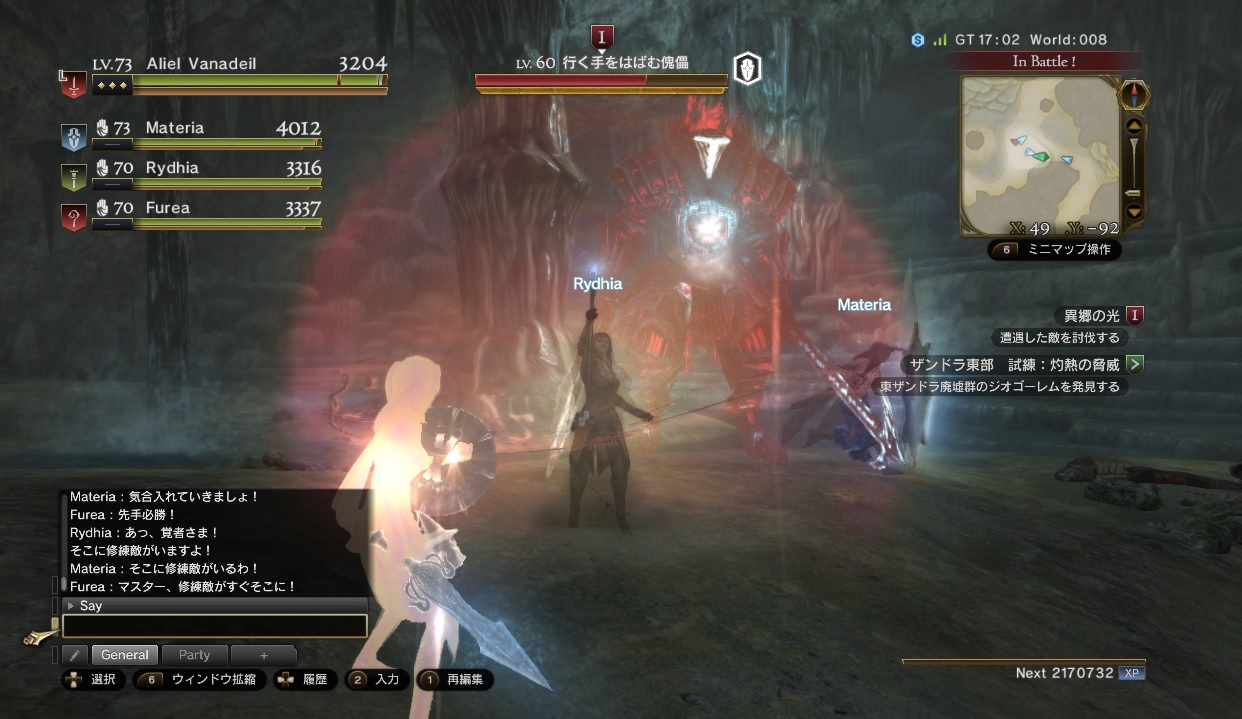Viewport: 1242px width, 719px height.
Task: Open the Party chat tab
Action: point(194,655)
